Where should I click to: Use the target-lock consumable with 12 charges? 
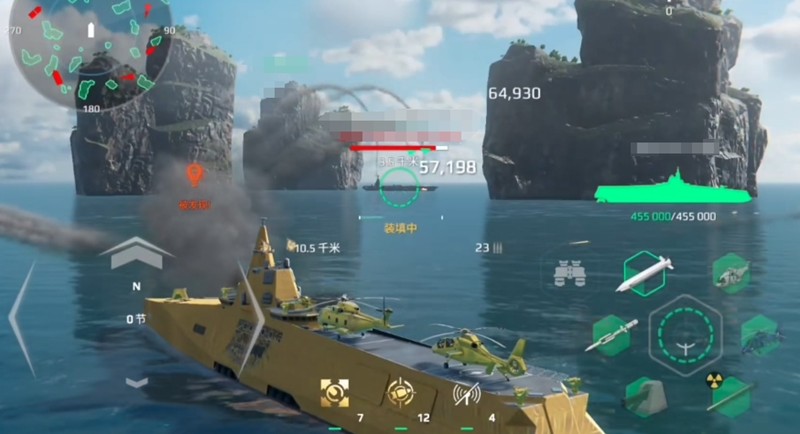(x=402, y=393)
